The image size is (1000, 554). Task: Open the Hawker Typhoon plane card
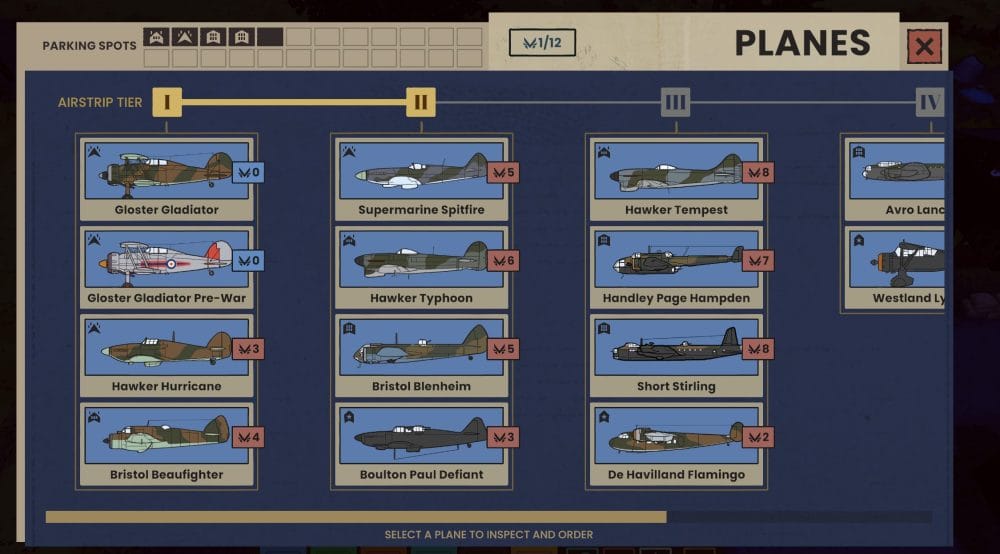tap(420, 267)
